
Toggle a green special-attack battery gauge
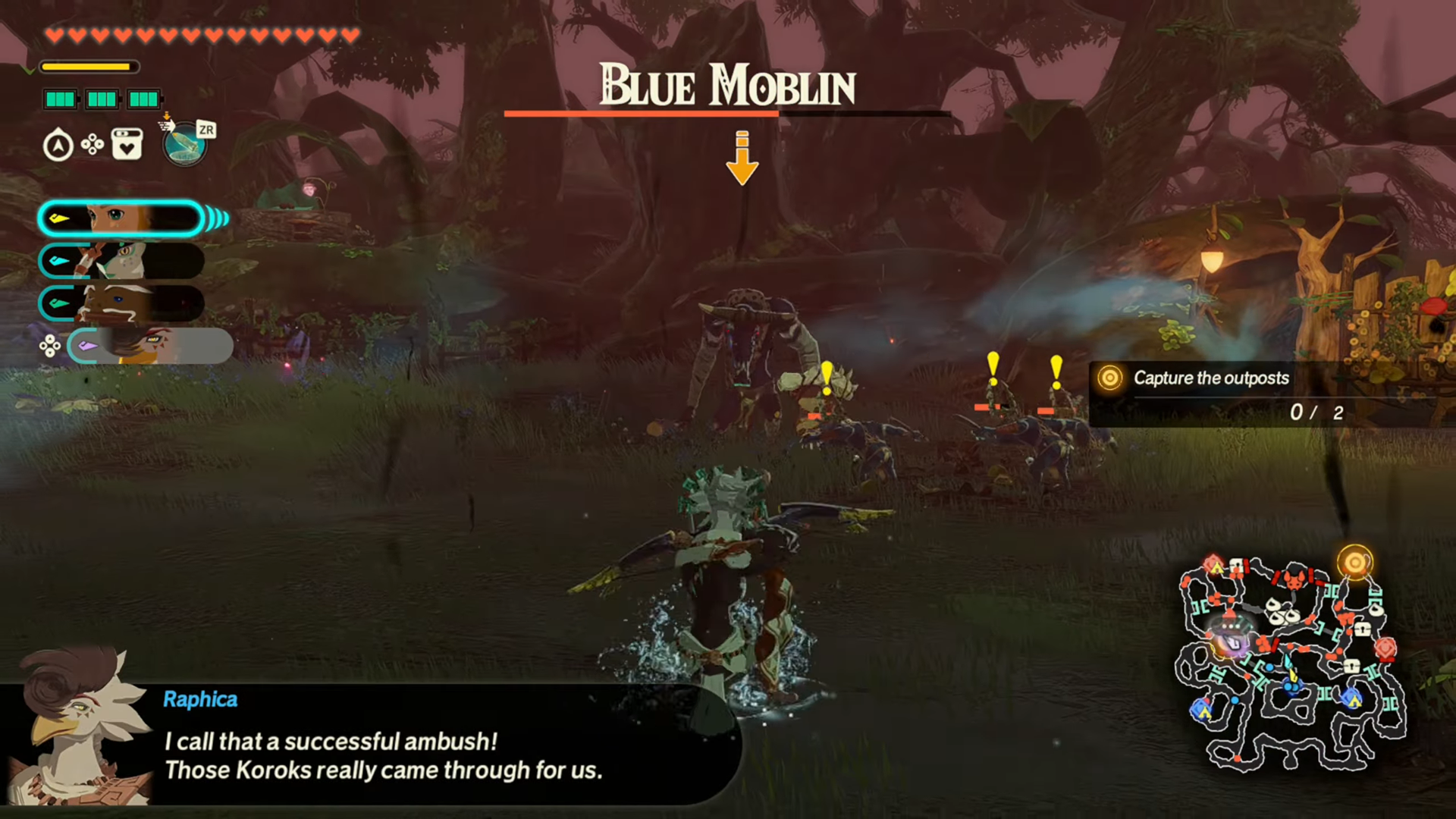click(x=61, y=99)
